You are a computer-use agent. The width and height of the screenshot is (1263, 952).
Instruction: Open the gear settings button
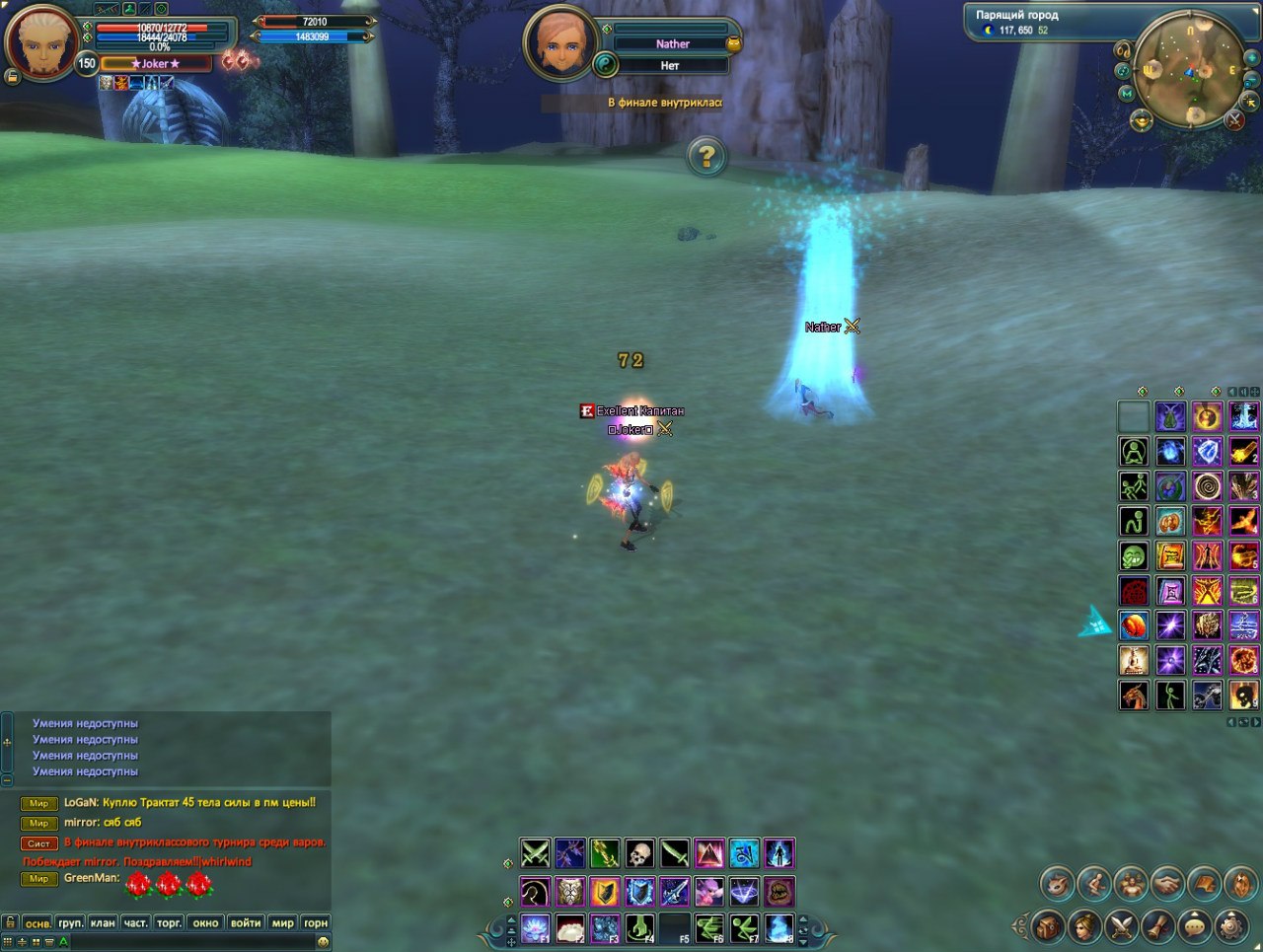(1231, 926)
